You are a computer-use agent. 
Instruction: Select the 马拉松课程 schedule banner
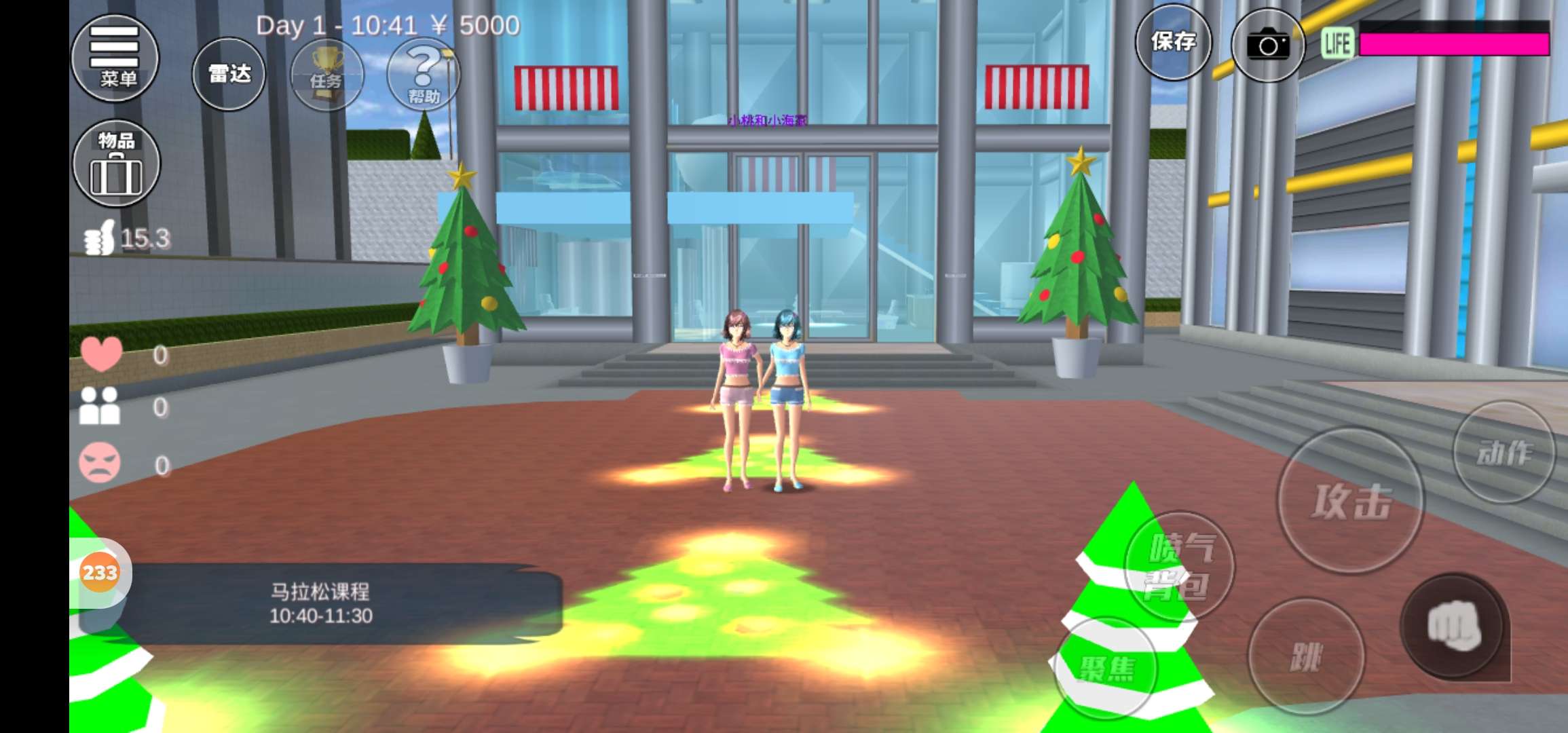pyautogui.click(x=321, y=603)
